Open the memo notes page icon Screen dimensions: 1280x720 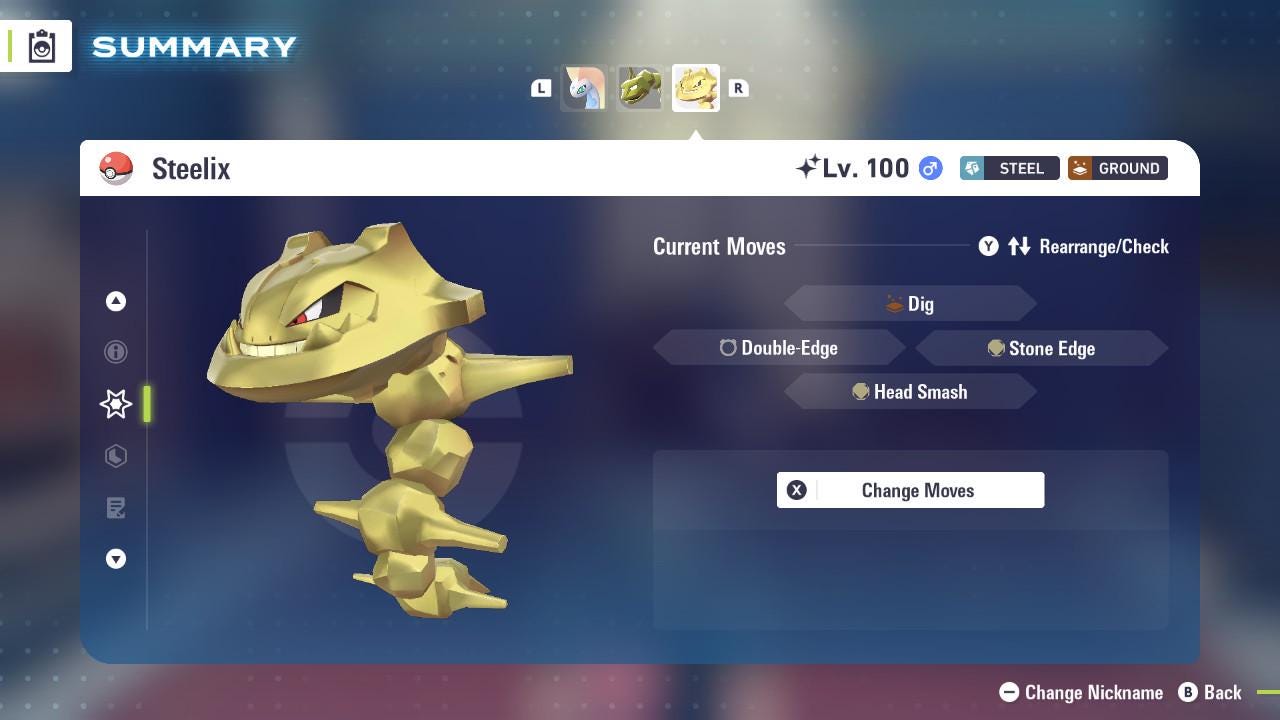116,508
